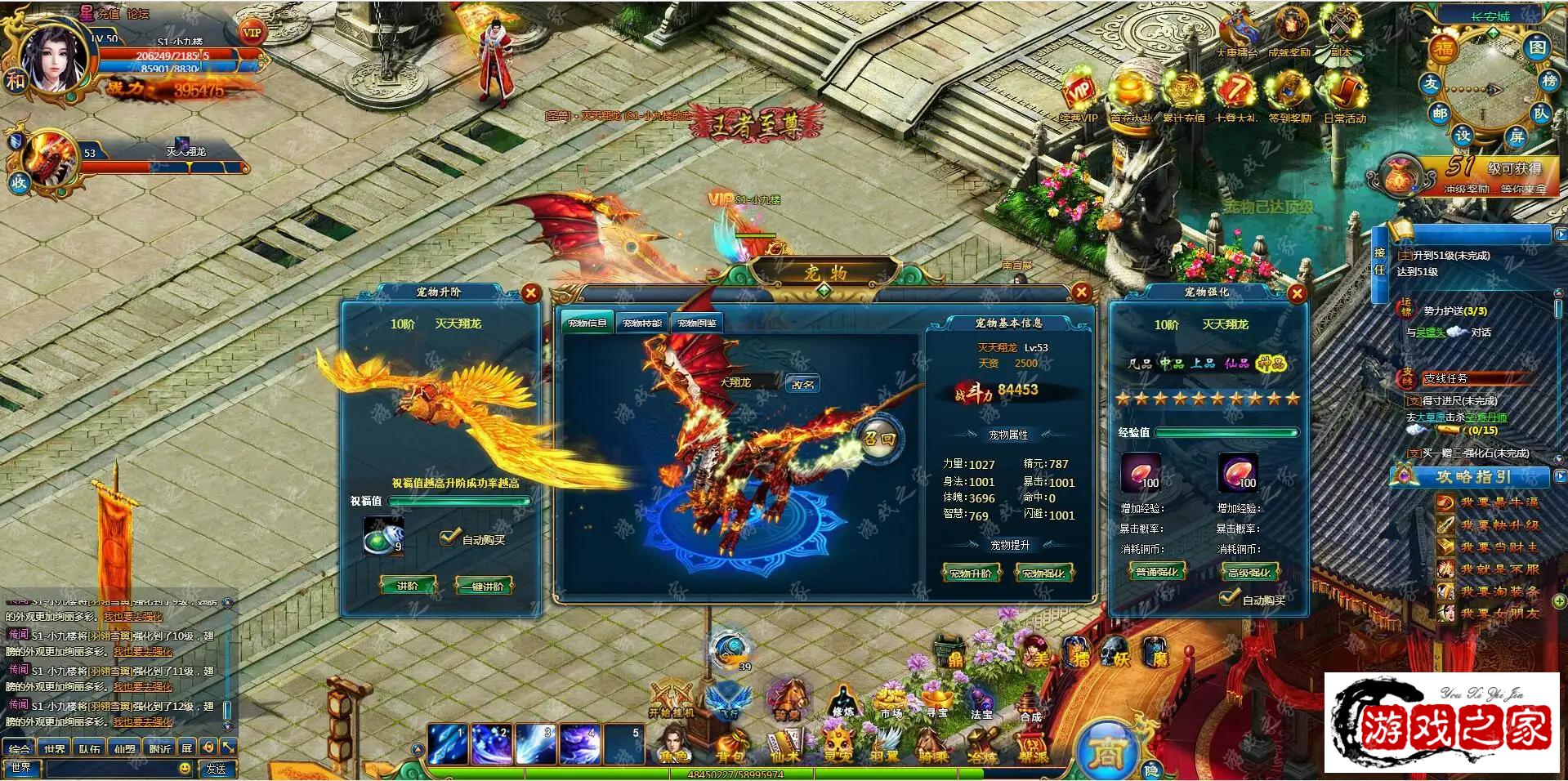This screenshot has height=781, width=1568.
Task: Switch to the 宠物技能 tab
Action: coord(641,324)
